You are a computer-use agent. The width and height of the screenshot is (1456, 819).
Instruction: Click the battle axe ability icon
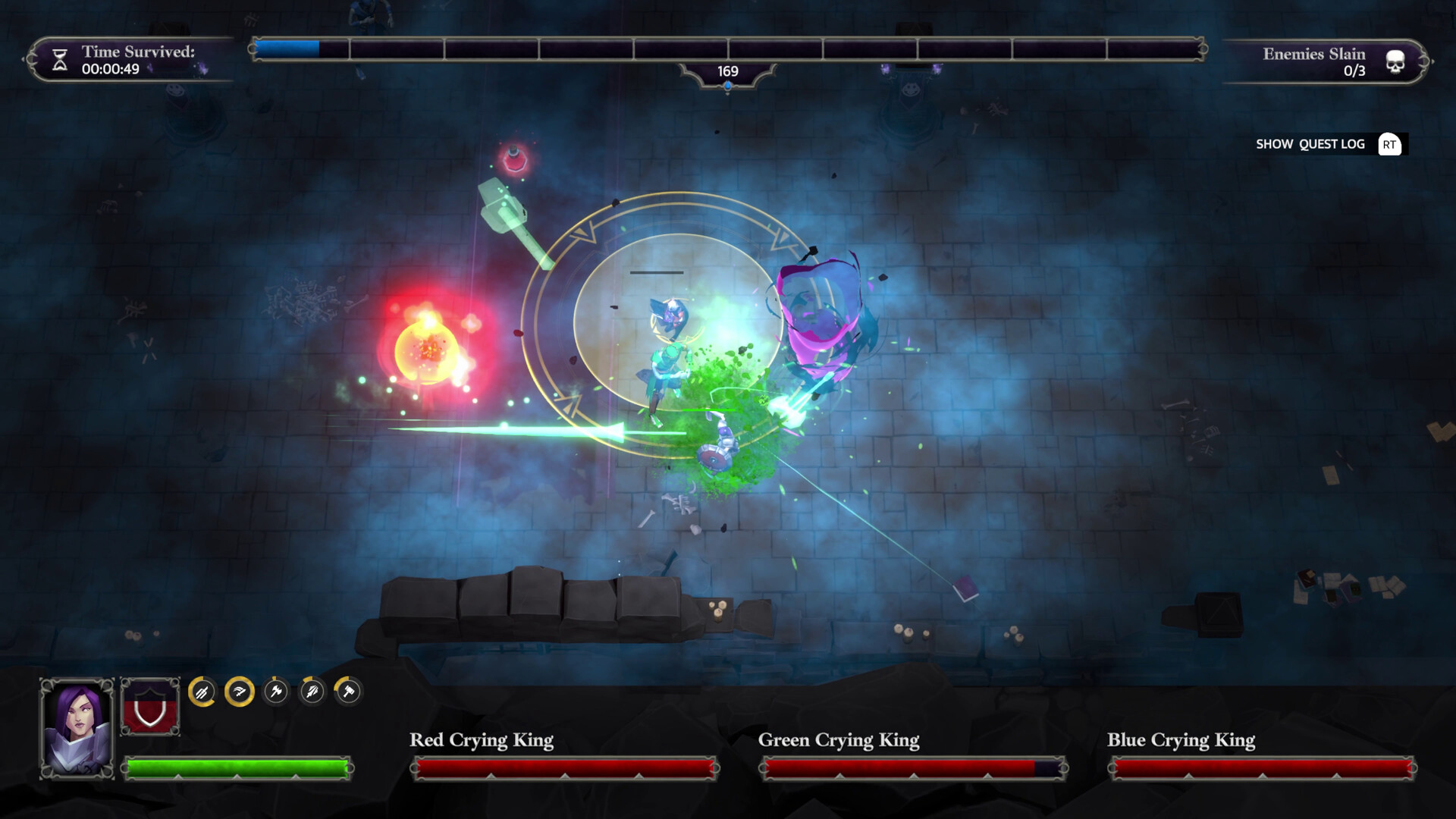pyautogui.click(x=276, y=692)
